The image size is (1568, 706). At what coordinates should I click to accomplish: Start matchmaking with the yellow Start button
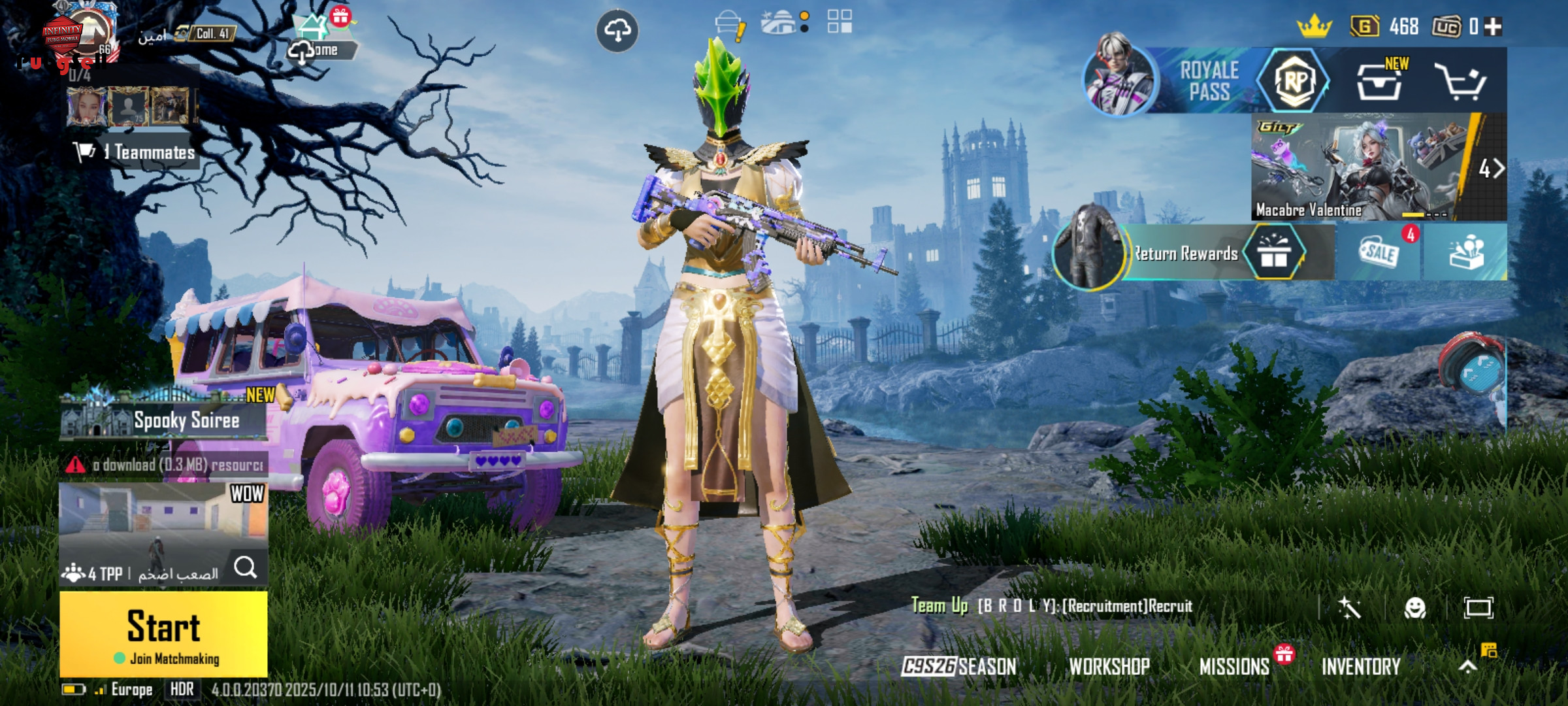[163, 633]
